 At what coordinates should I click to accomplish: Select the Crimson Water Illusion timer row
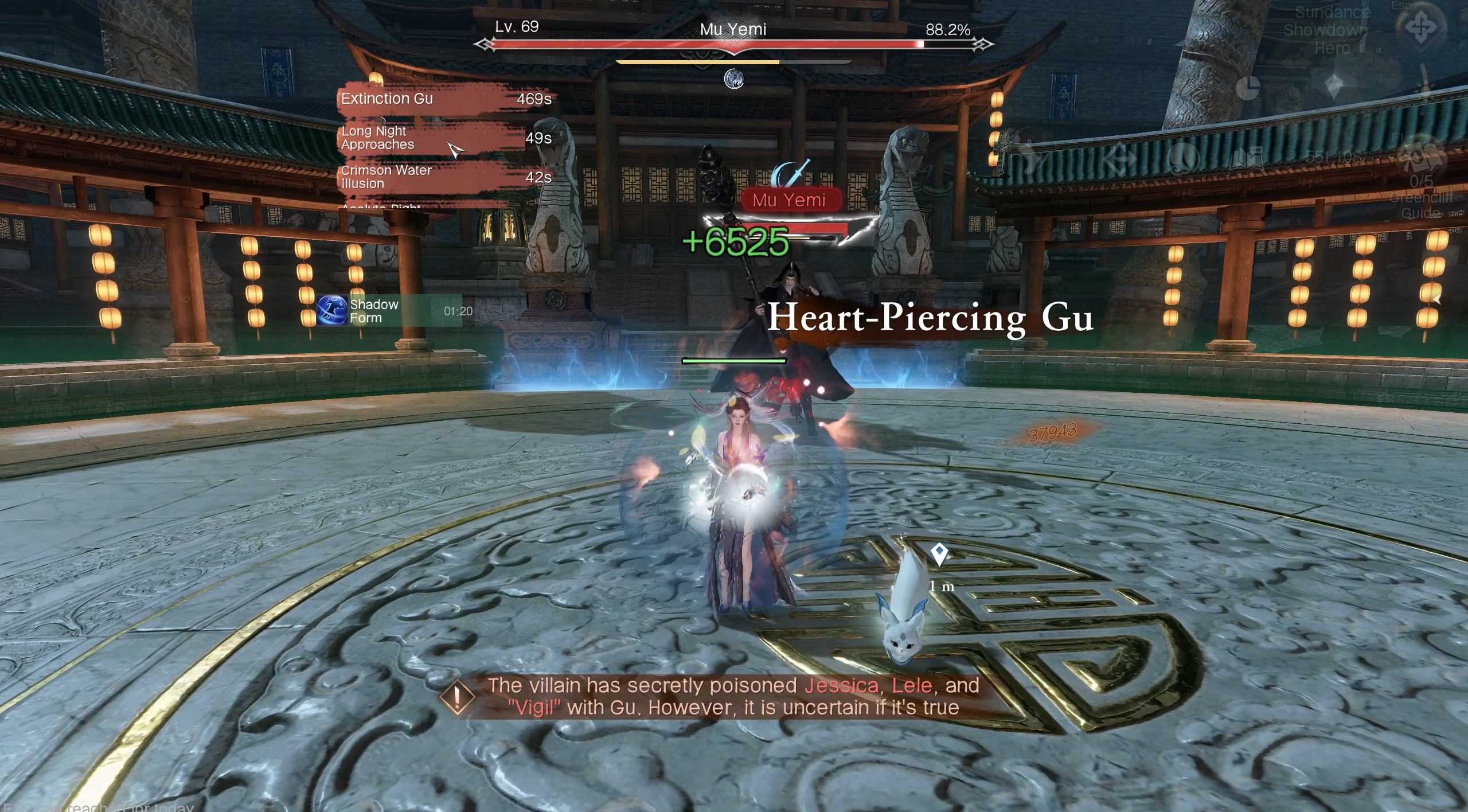click(446, 177)
